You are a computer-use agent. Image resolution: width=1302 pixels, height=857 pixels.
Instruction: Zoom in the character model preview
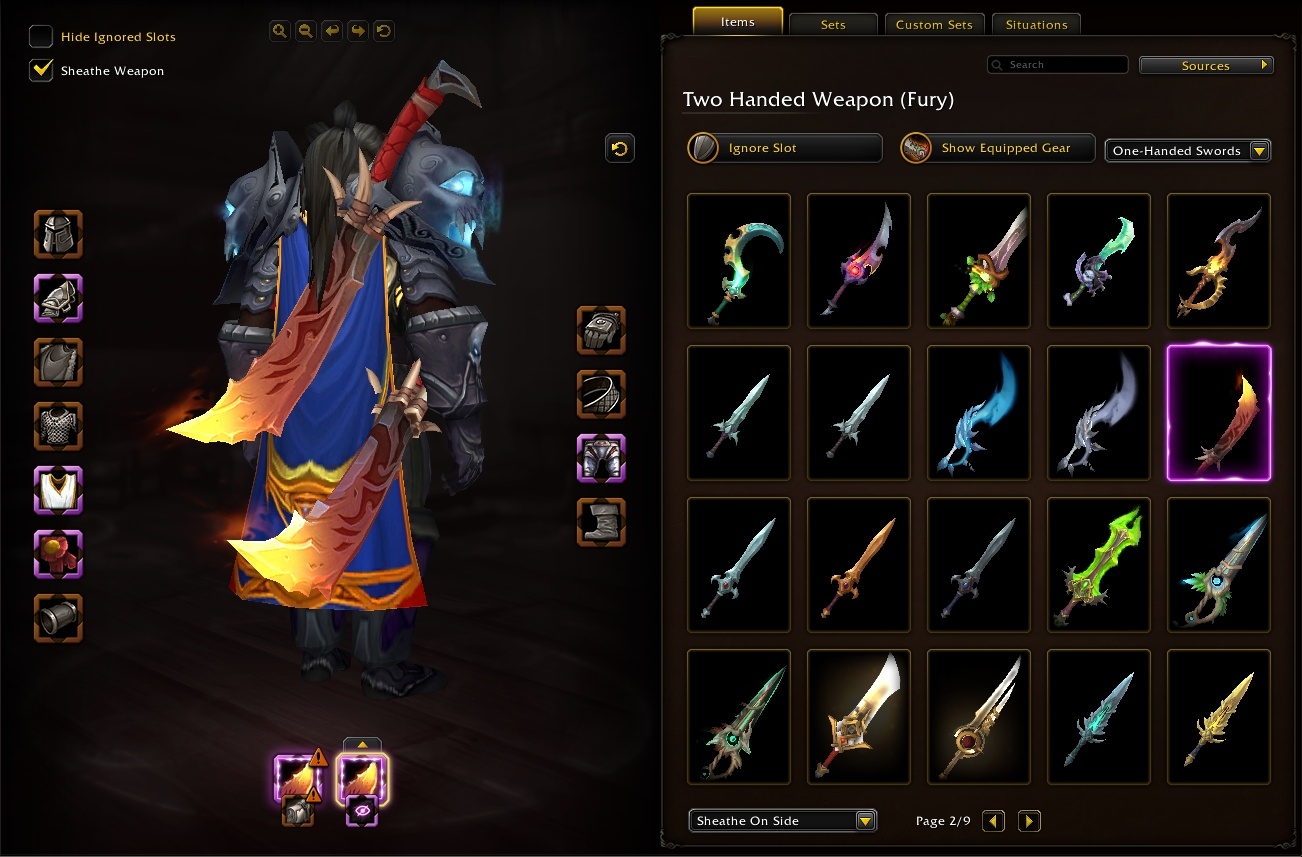click(x=280, y=31)
